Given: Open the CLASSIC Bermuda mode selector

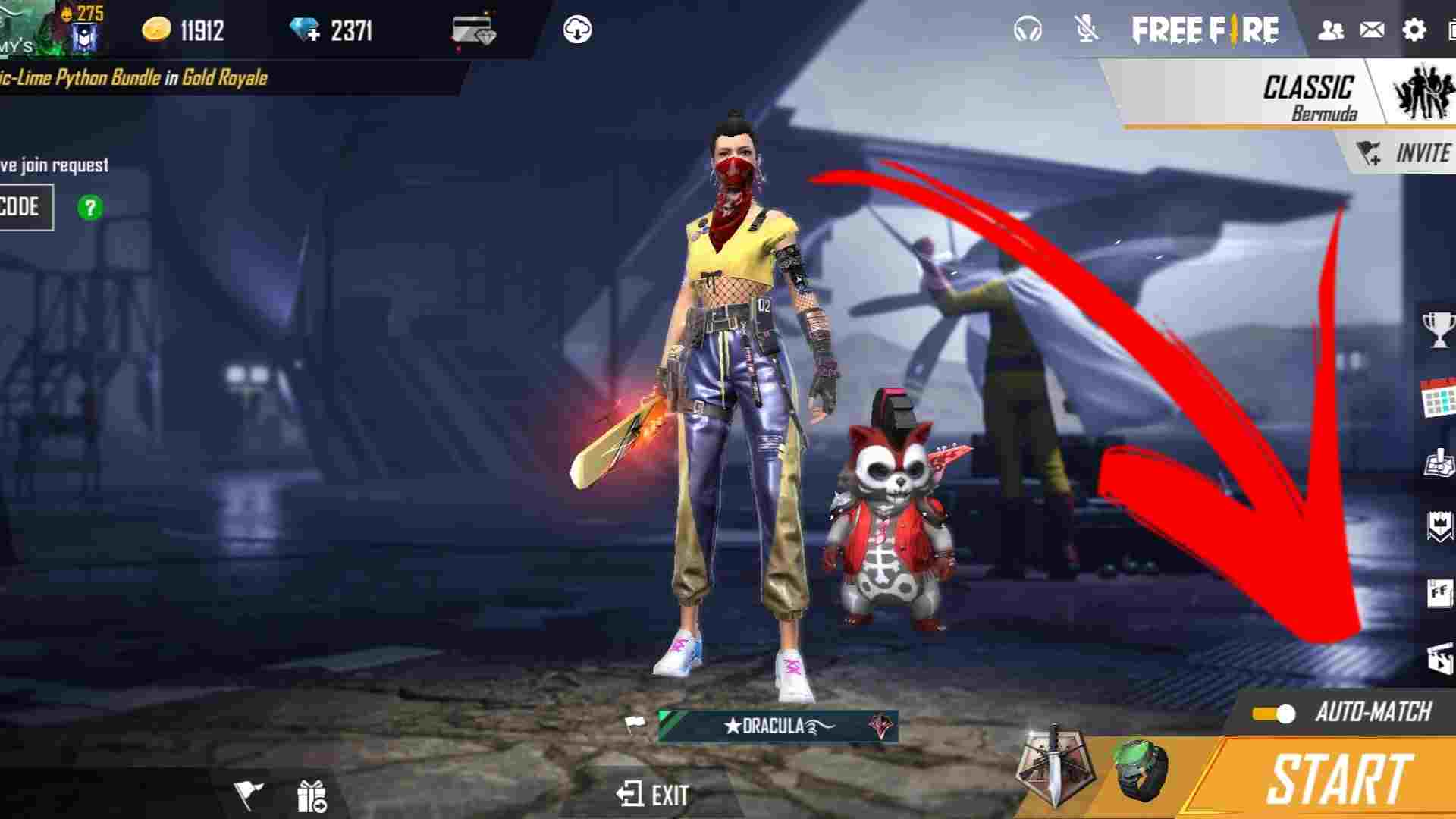Looking at the screenshot, I should pyautogui.click(x=1308, y=93).
